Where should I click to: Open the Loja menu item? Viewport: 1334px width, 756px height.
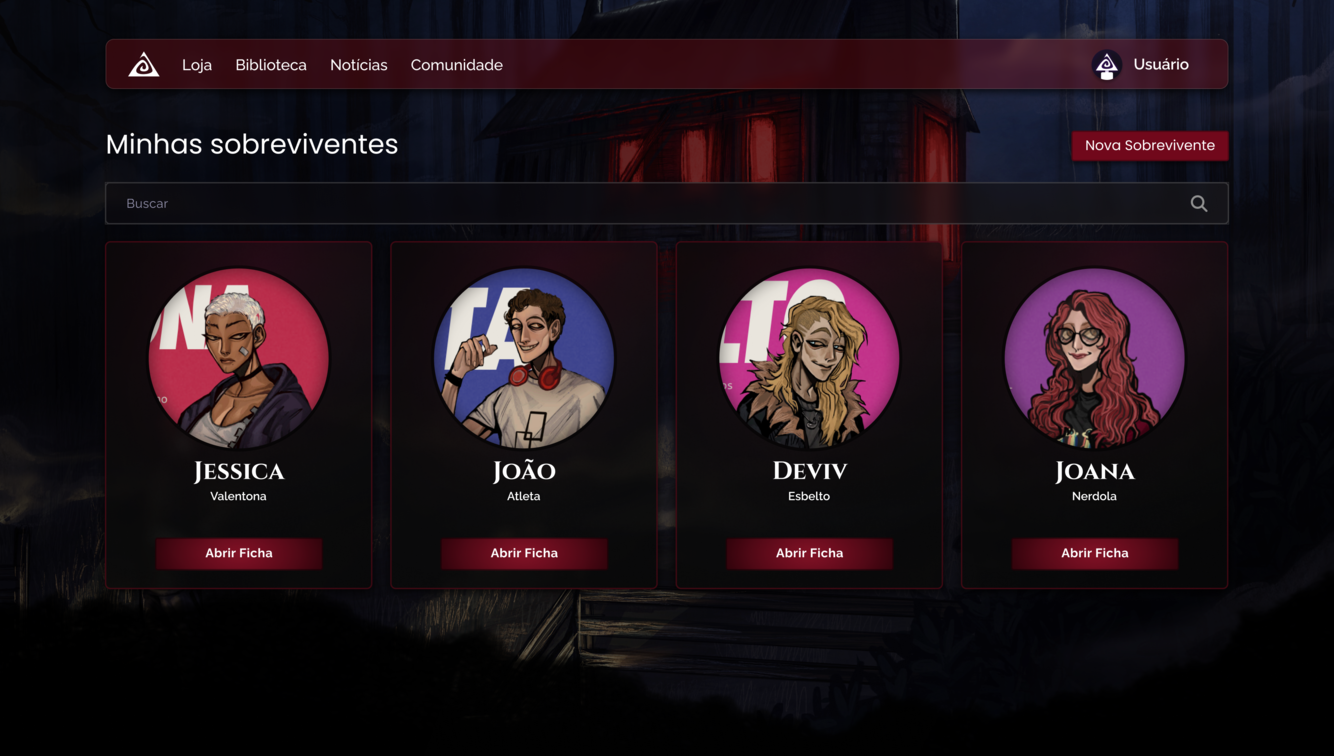197,64
